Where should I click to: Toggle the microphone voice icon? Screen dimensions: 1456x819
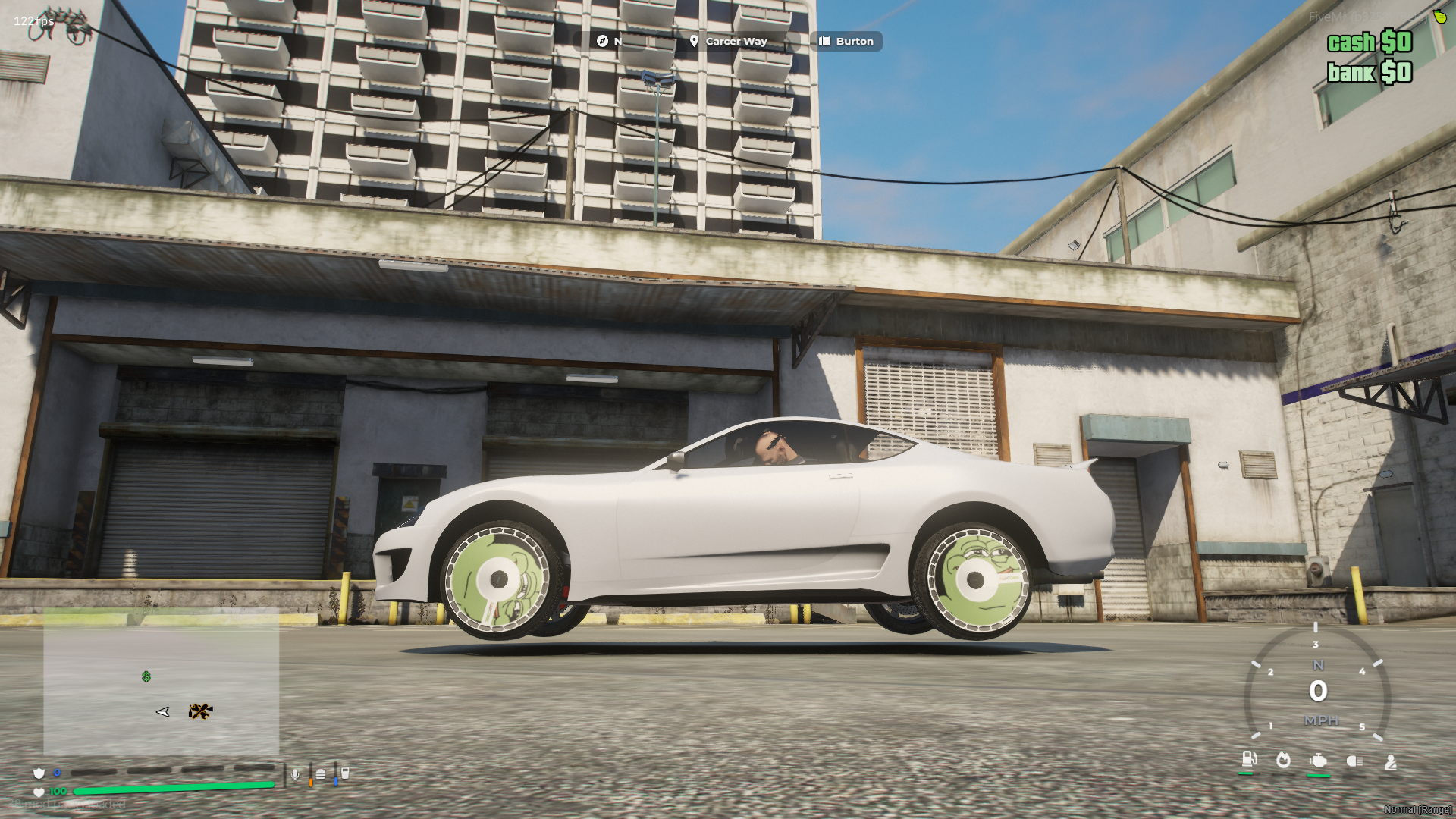[295, 774]
